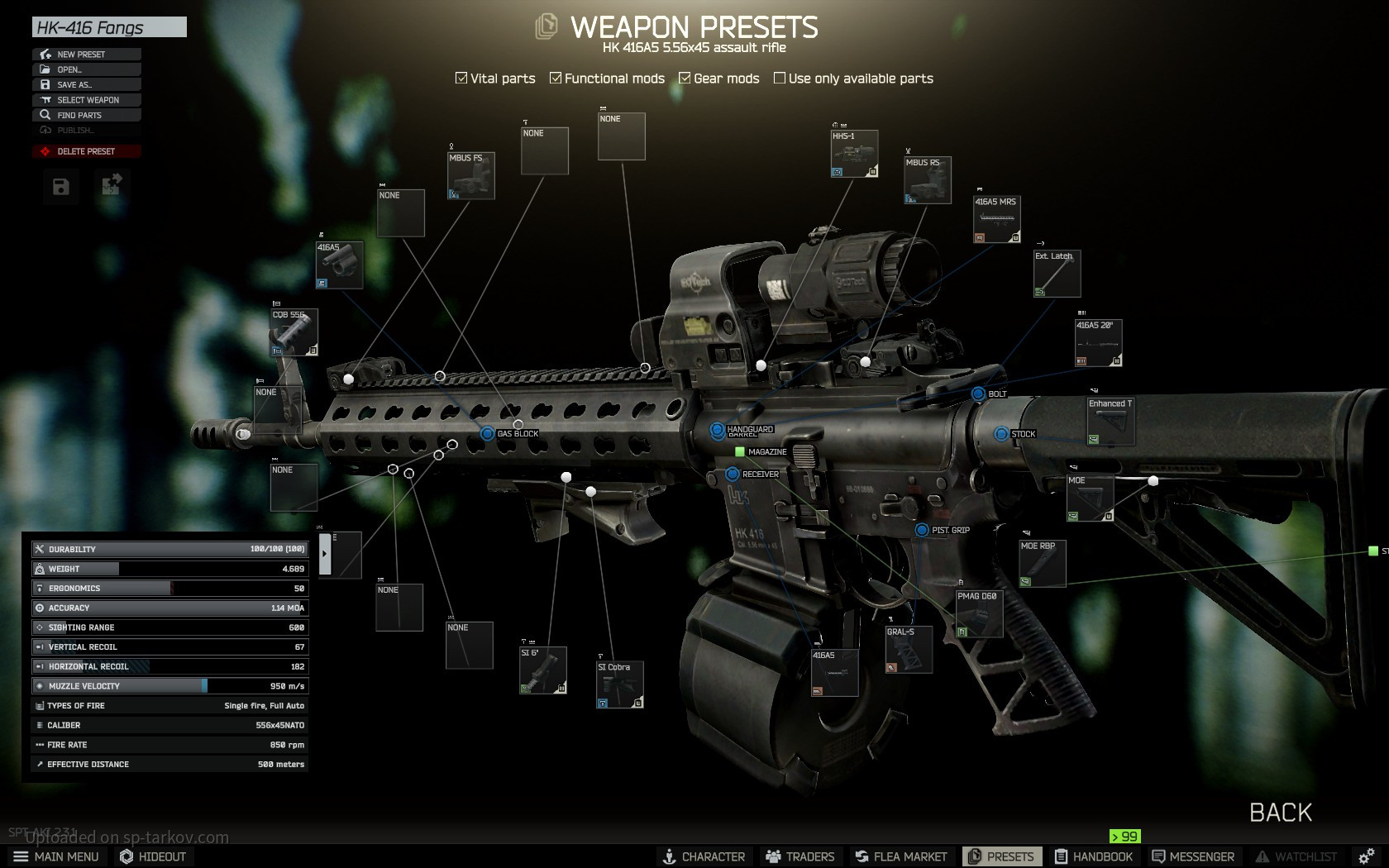The image size is (1389, 868).
Task: Delete the current preset
Action: (x=86, y=151)
